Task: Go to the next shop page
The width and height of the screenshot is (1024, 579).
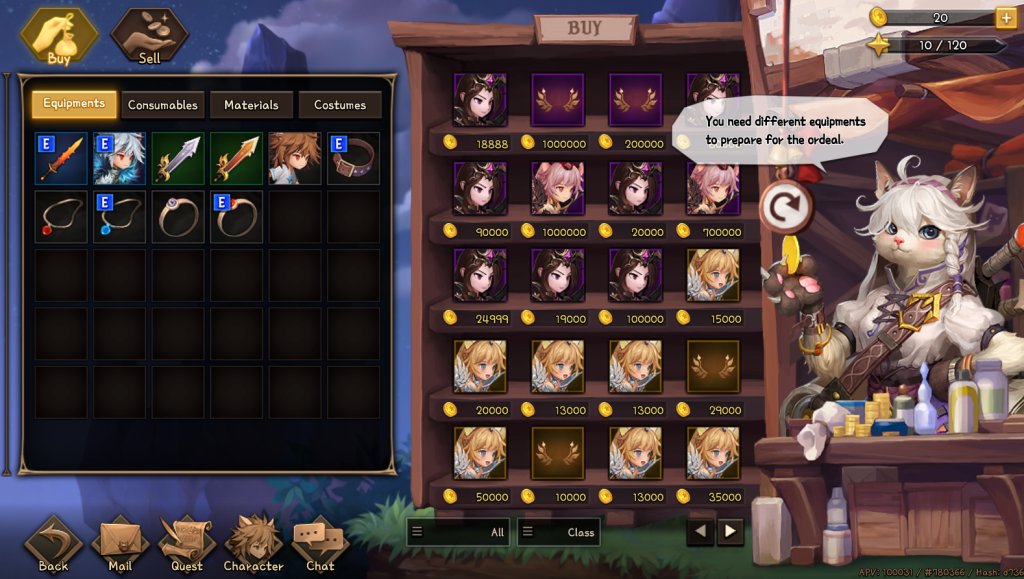Action: click(731, 531)
